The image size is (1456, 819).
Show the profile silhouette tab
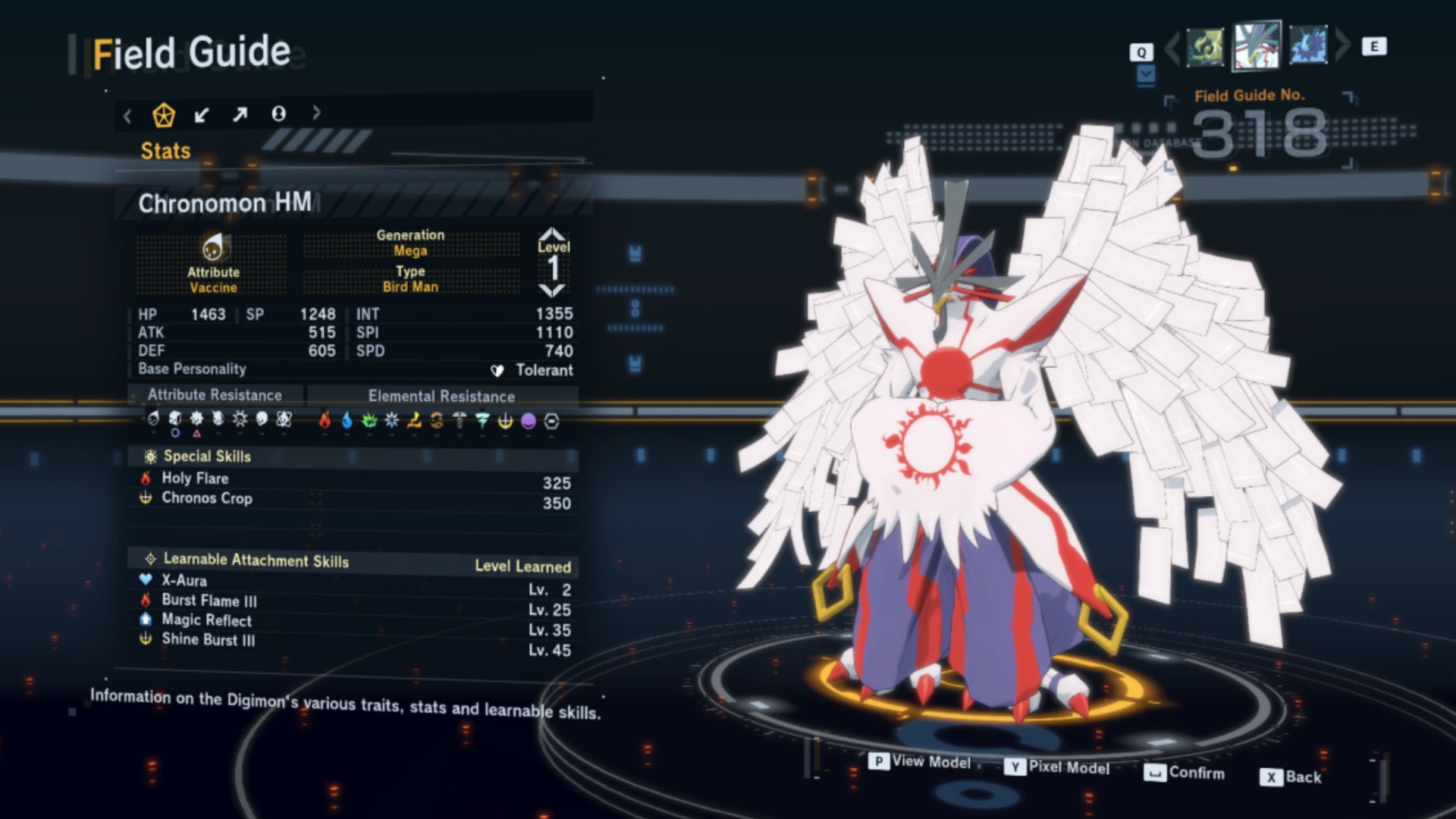(278, 114)
